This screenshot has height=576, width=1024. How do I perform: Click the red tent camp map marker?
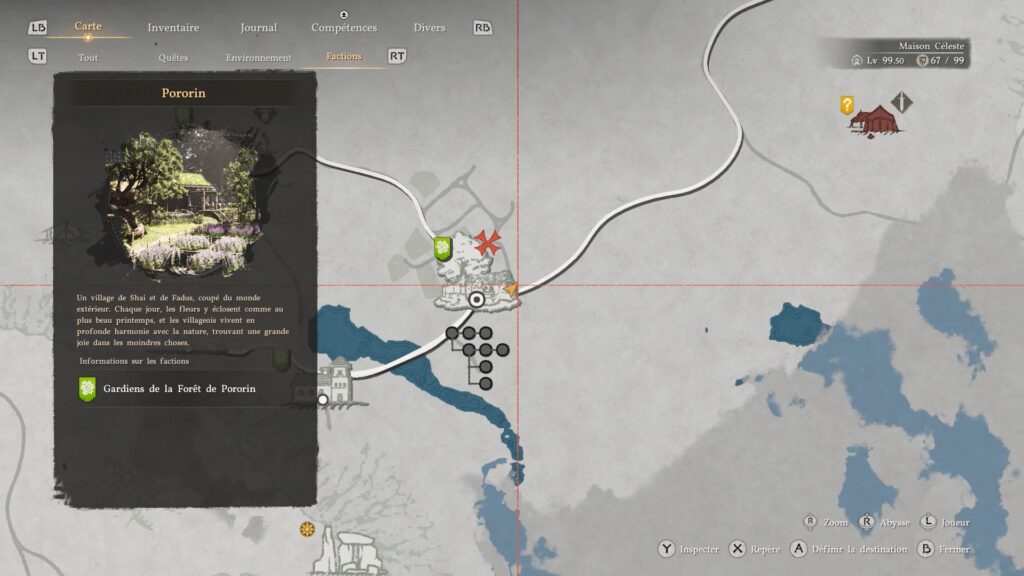click(x=876, y=120)
